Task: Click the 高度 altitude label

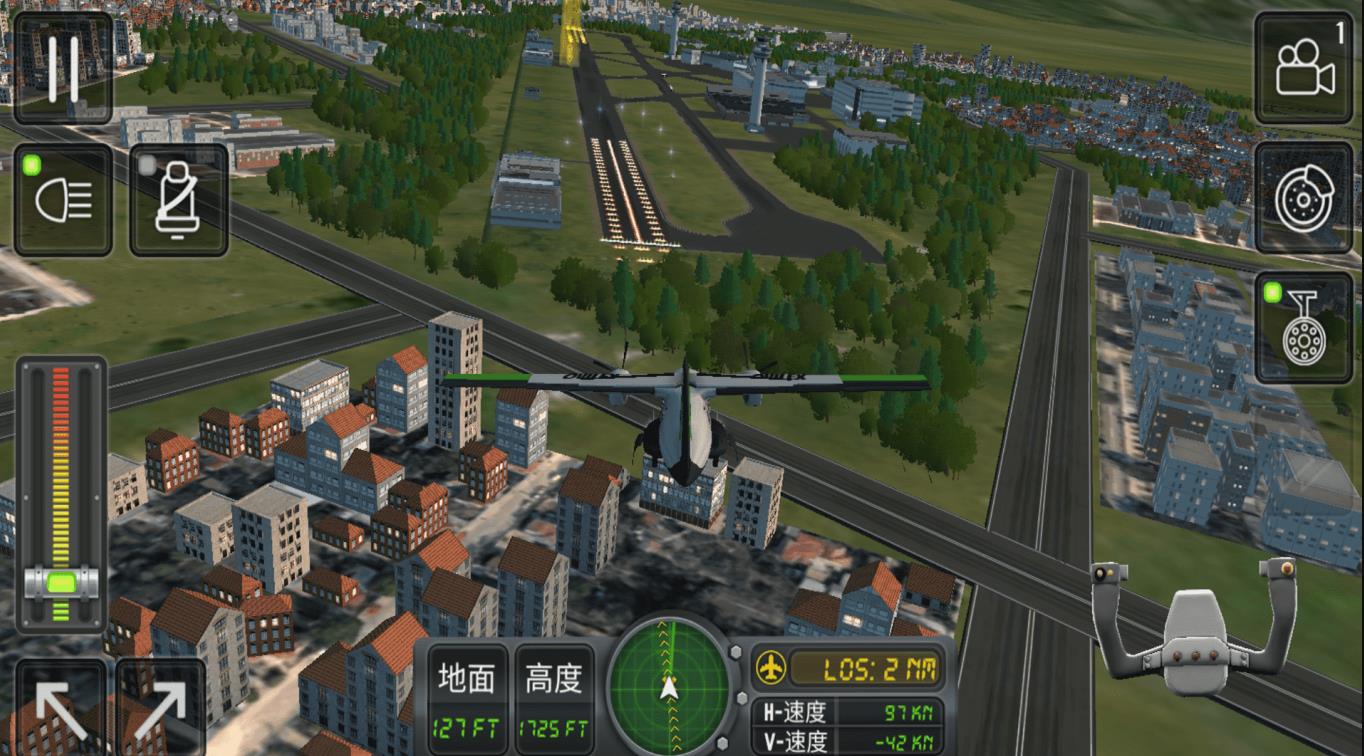Action: click(551, 675)
